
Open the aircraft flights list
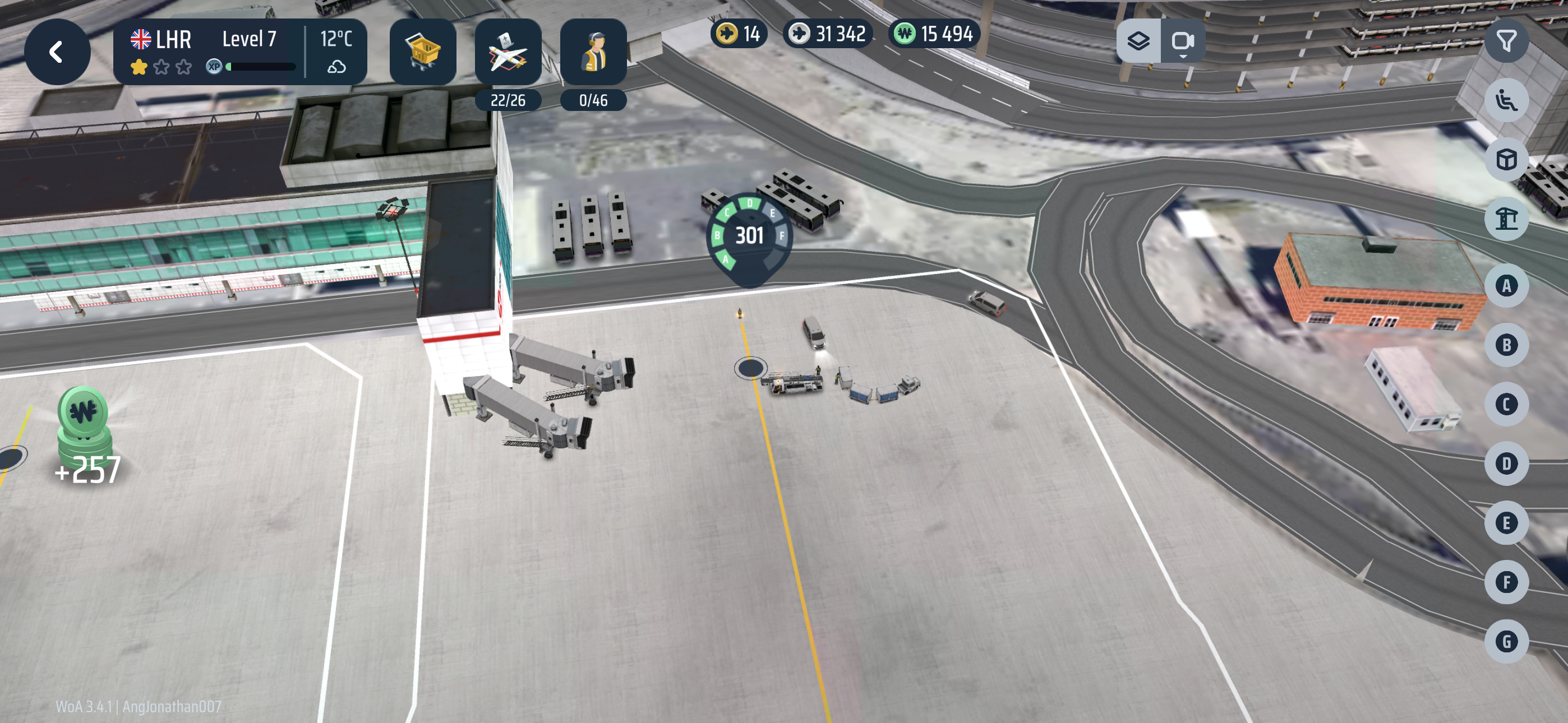pyautogui.click(x=508, y=53)
